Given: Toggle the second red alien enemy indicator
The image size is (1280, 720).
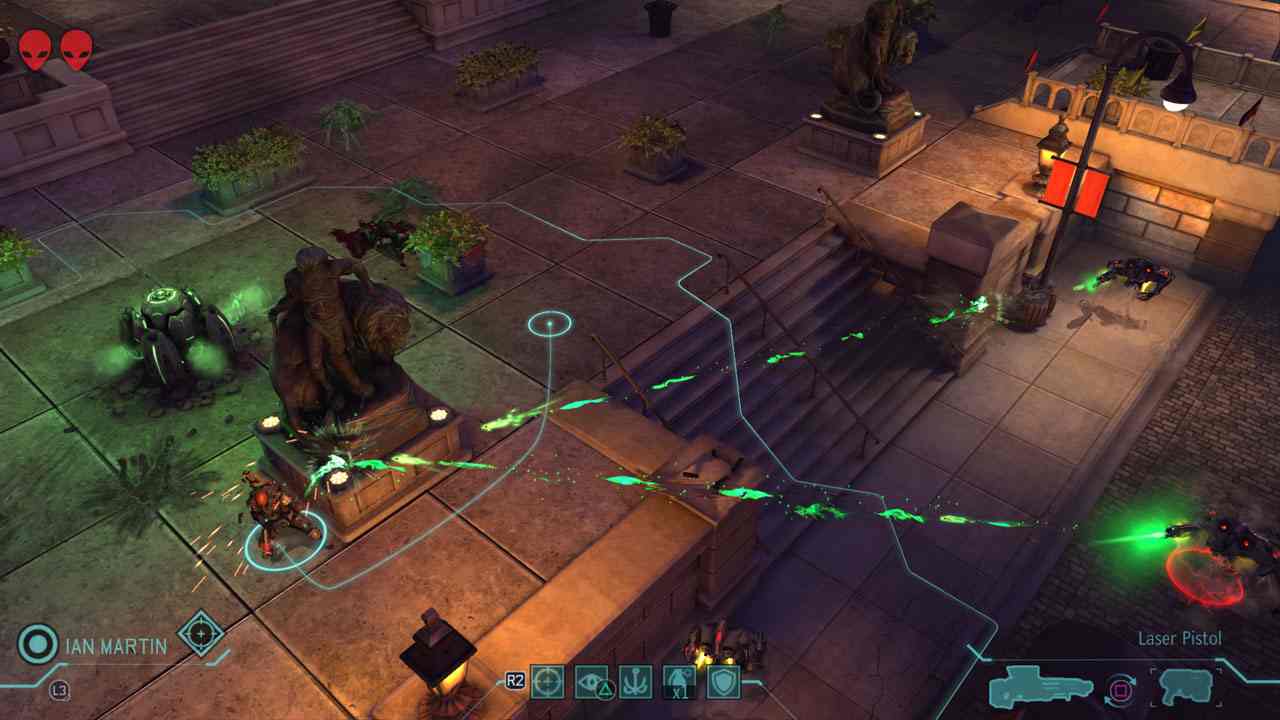Looking at the screenshot, I should click(x=78, y=46).
